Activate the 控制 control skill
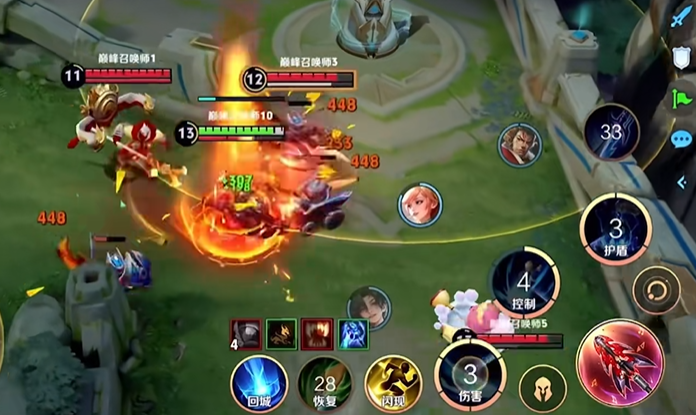696x415 pixels. pos(524,283)
